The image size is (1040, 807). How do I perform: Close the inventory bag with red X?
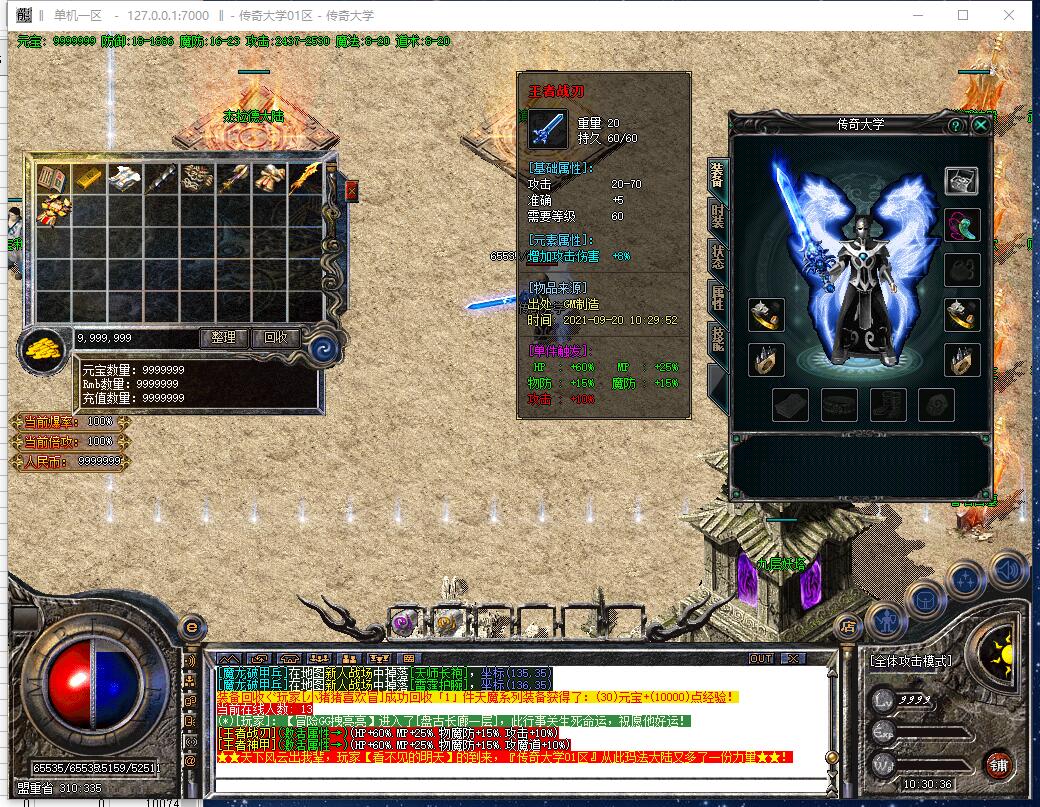pos(351,190)
